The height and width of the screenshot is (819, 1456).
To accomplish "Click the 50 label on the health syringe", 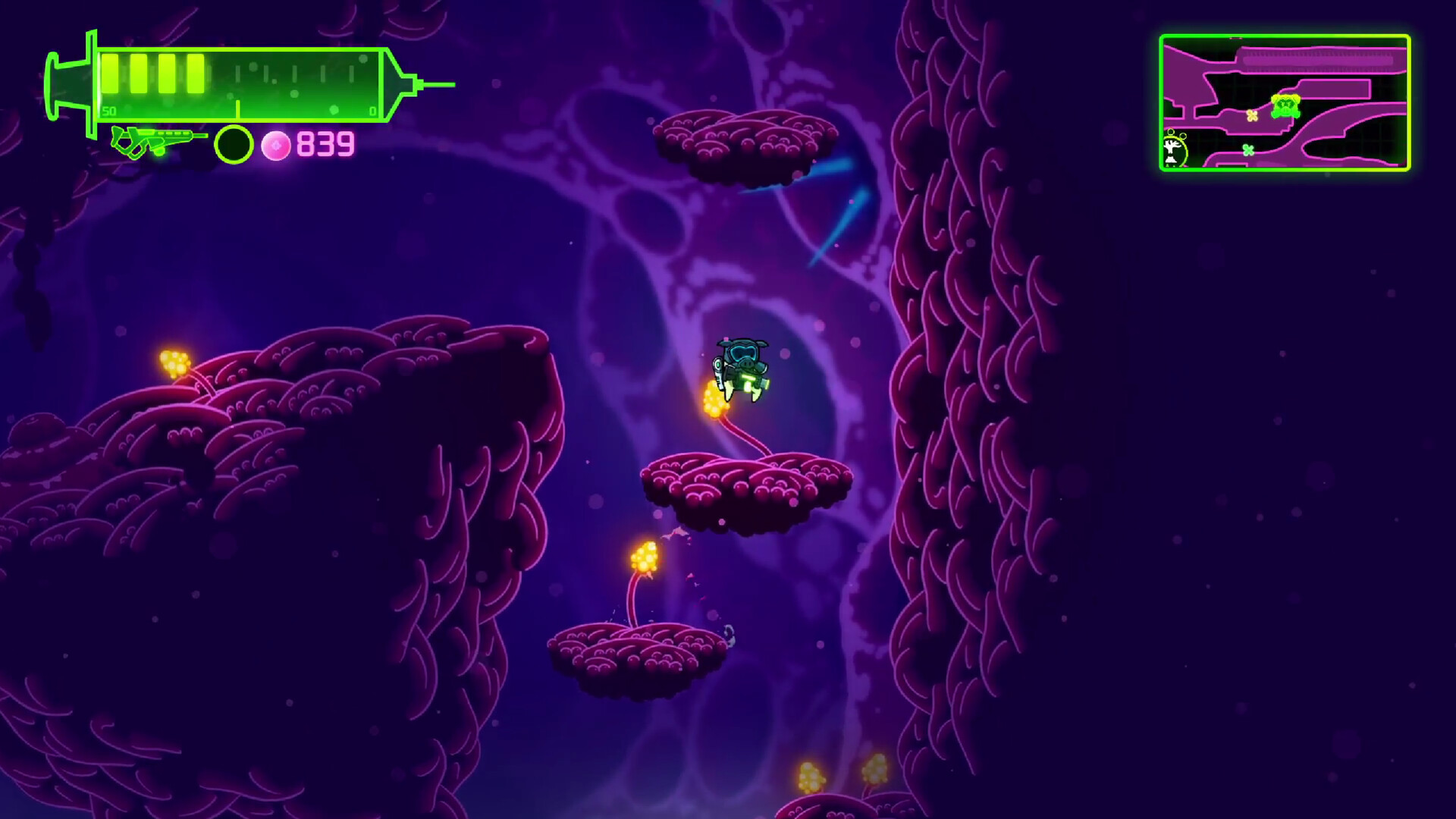I will (x=109, y=111).
